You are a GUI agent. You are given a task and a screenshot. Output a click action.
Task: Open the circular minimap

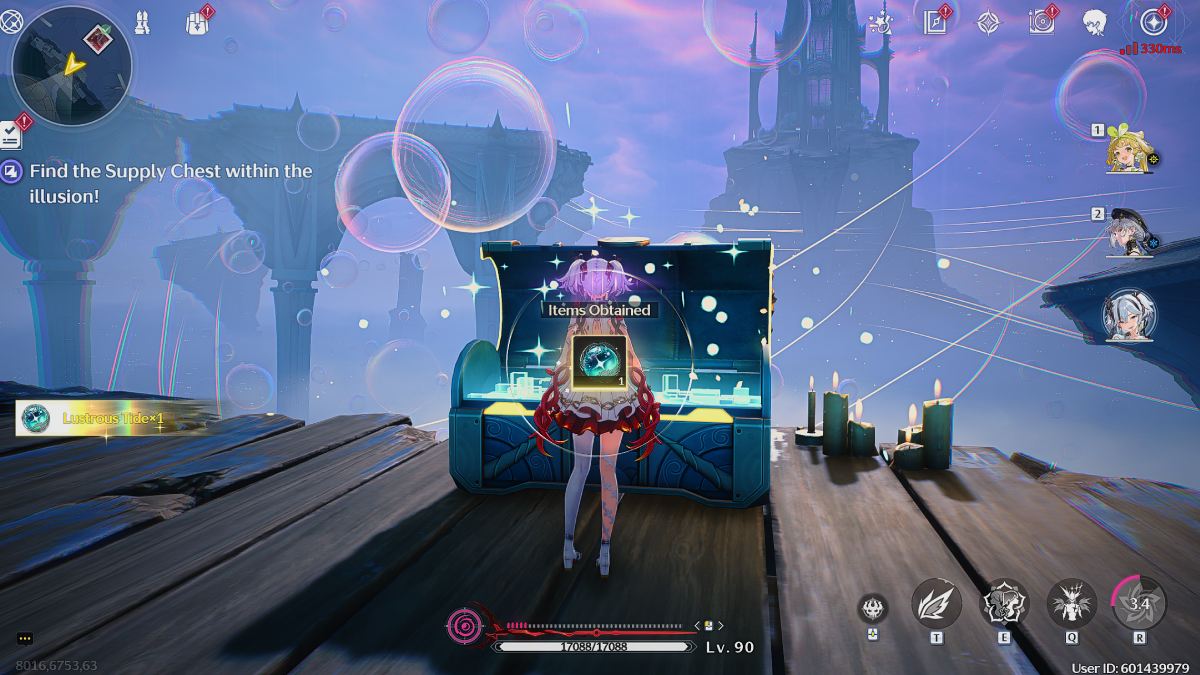[x=71, y=65]
